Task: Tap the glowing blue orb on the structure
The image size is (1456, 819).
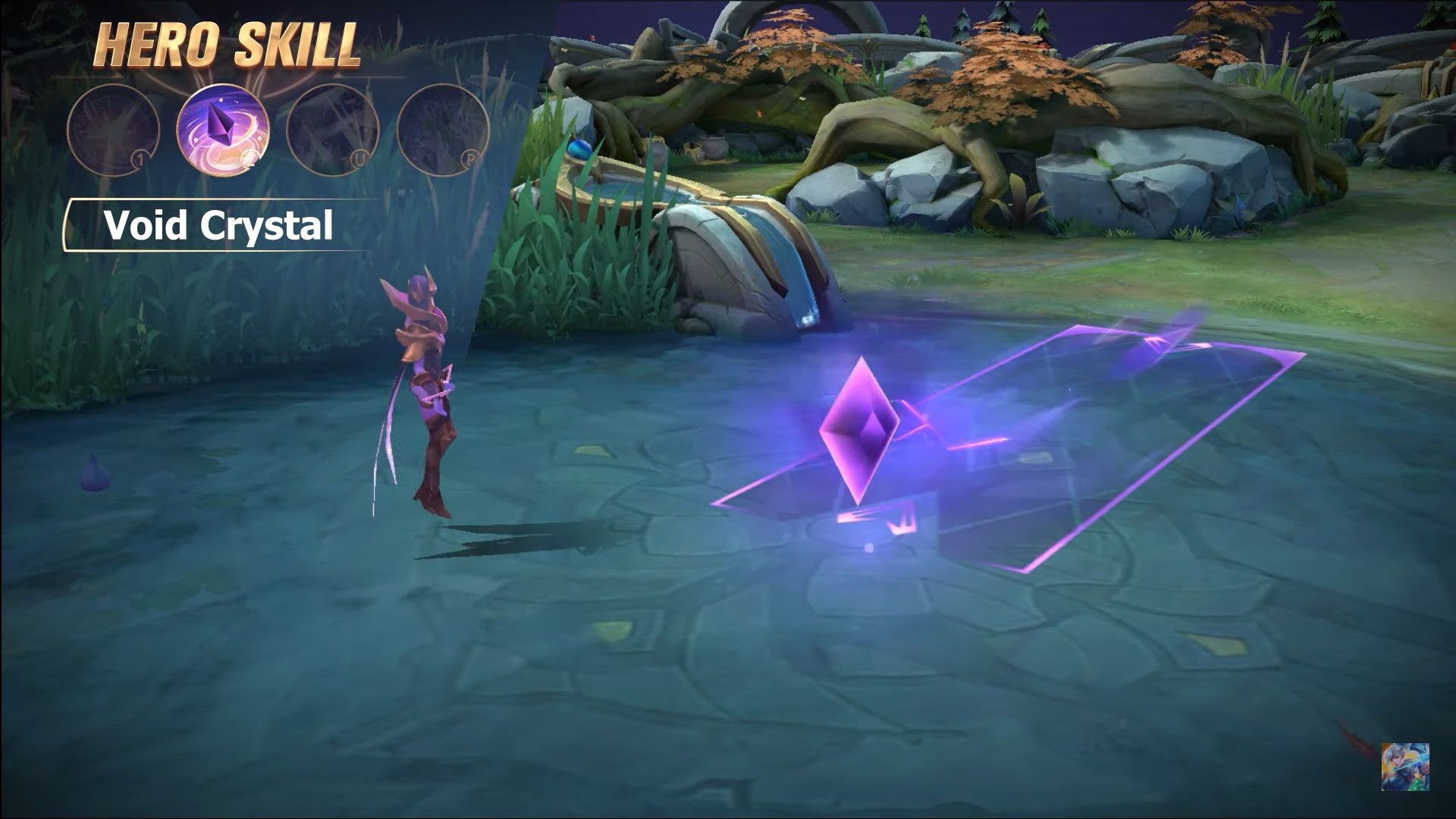Action: (x=578, y=150)
